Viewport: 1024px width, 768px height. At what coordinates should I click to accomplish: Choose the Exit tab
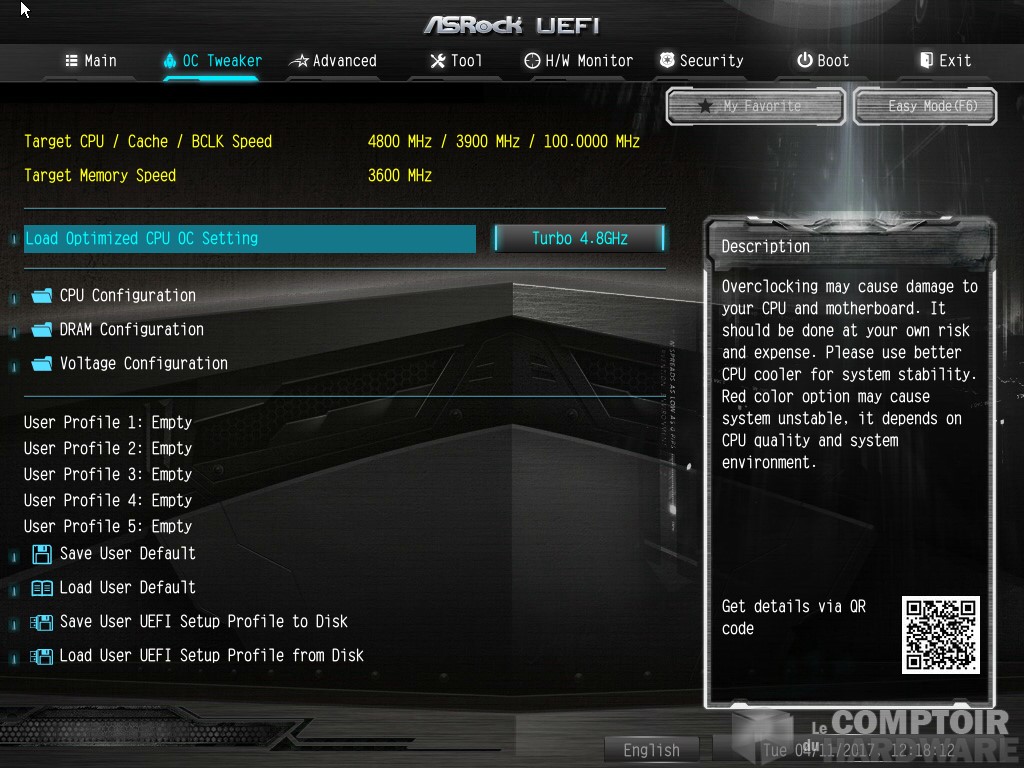click(945, 61)
